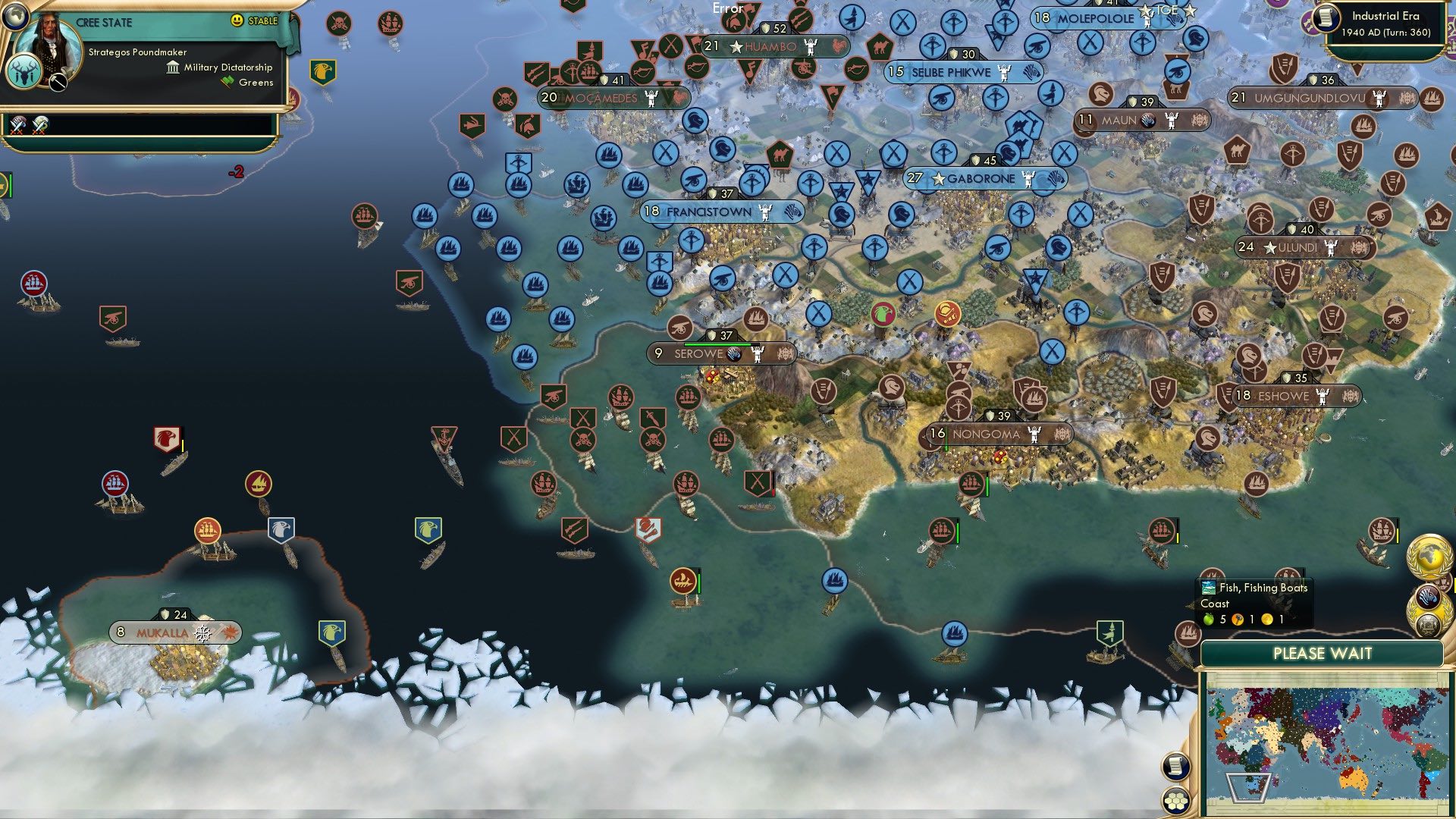Click the strategos hammer icon on Poundmaker's portrait
1456x819 pixels.
[58, 82]
